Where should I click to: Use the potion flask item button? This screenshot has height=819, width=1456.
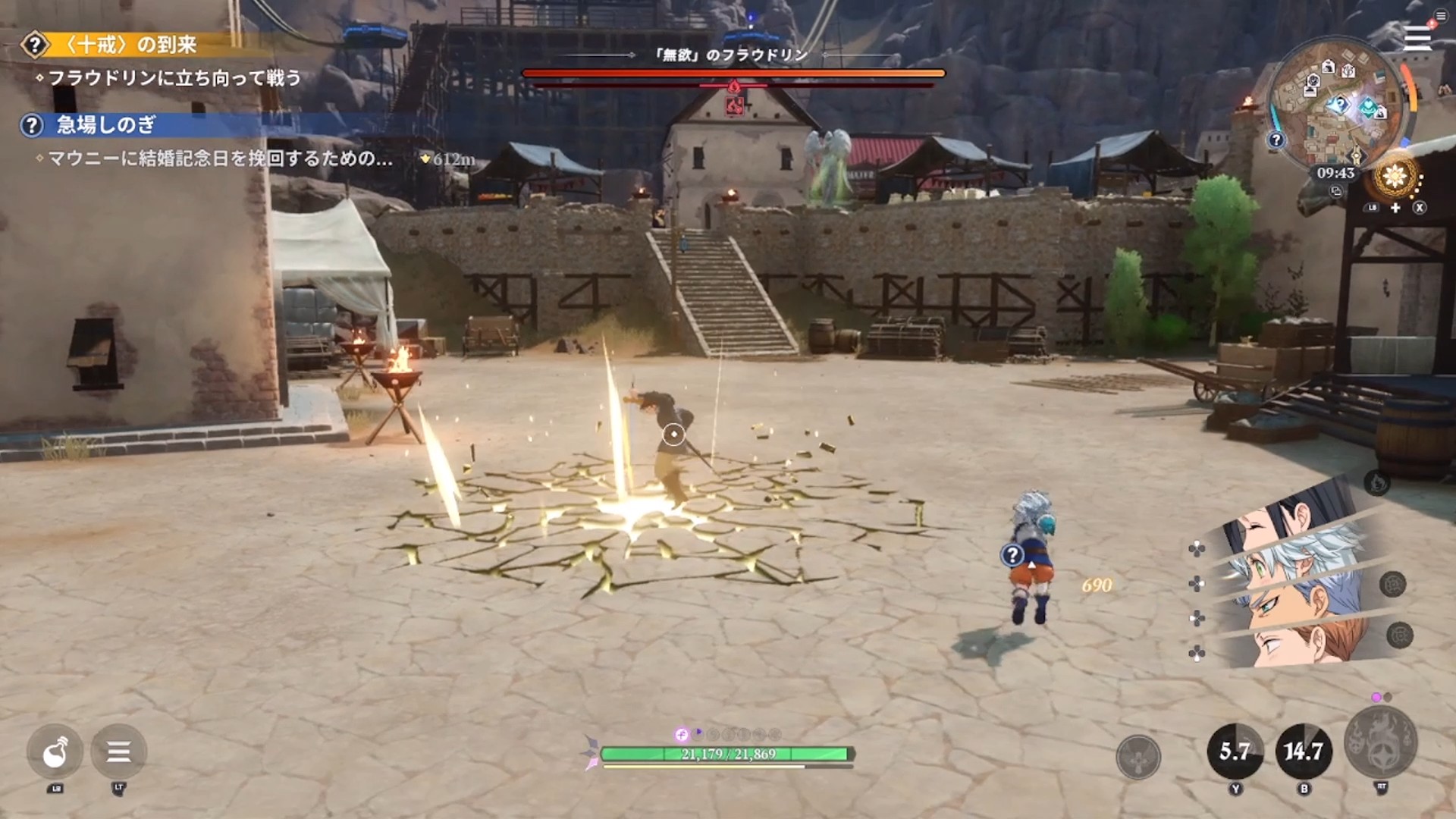55,752
